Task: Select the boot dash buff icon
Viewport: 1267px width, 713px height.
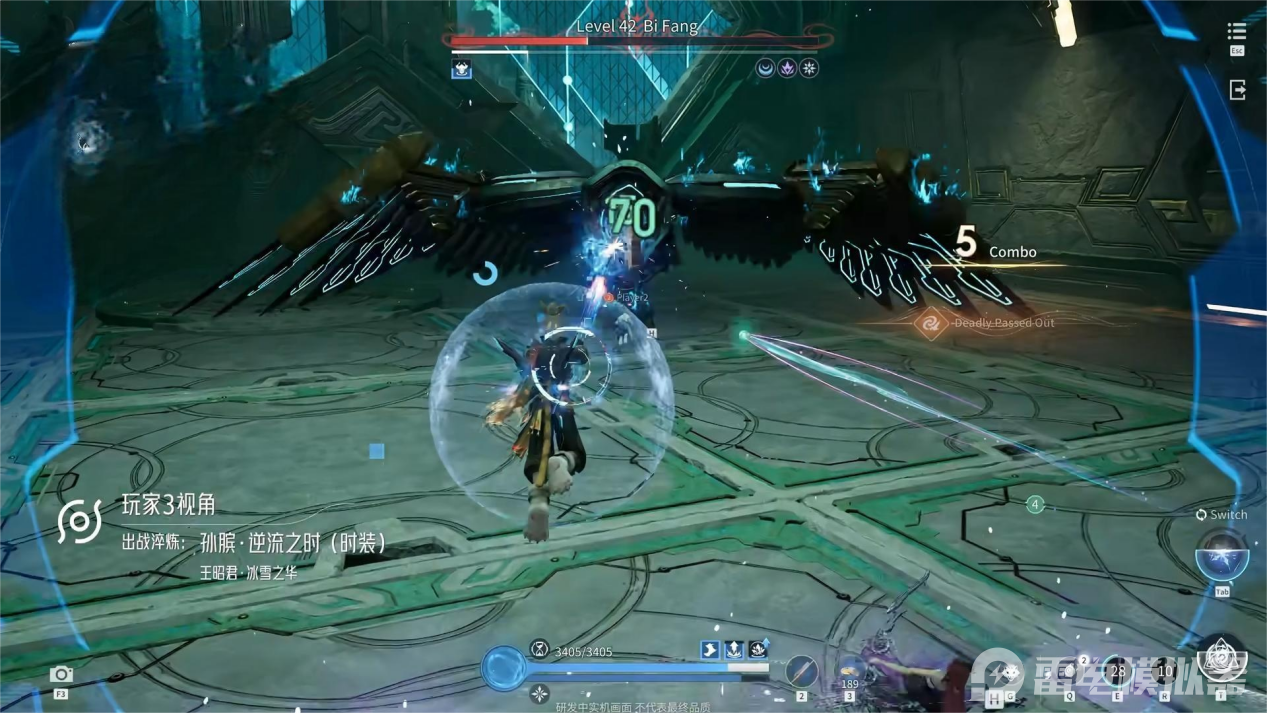Action: point(710,650)
